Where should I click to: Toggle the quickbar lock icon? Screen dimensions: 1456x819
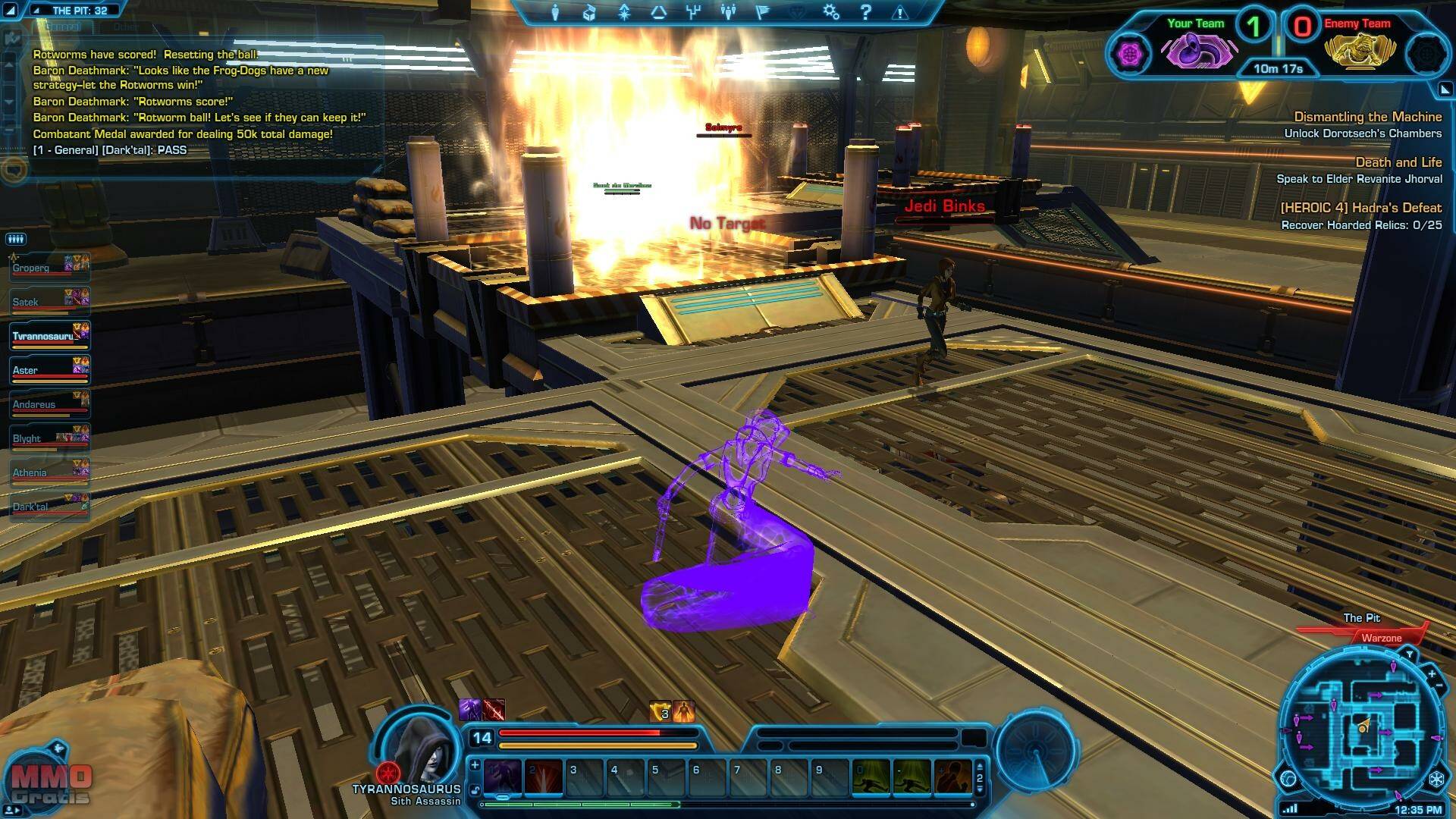(x=475, y=790)
